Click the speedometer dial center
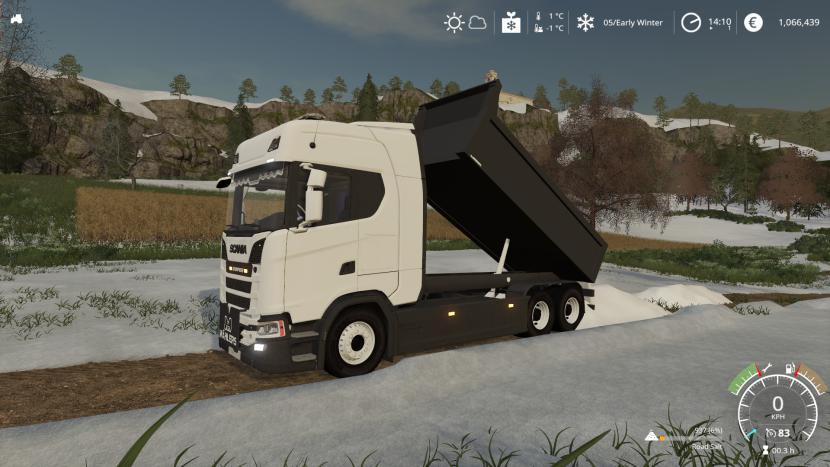This screenshot has height=467, width=830. 777,408
